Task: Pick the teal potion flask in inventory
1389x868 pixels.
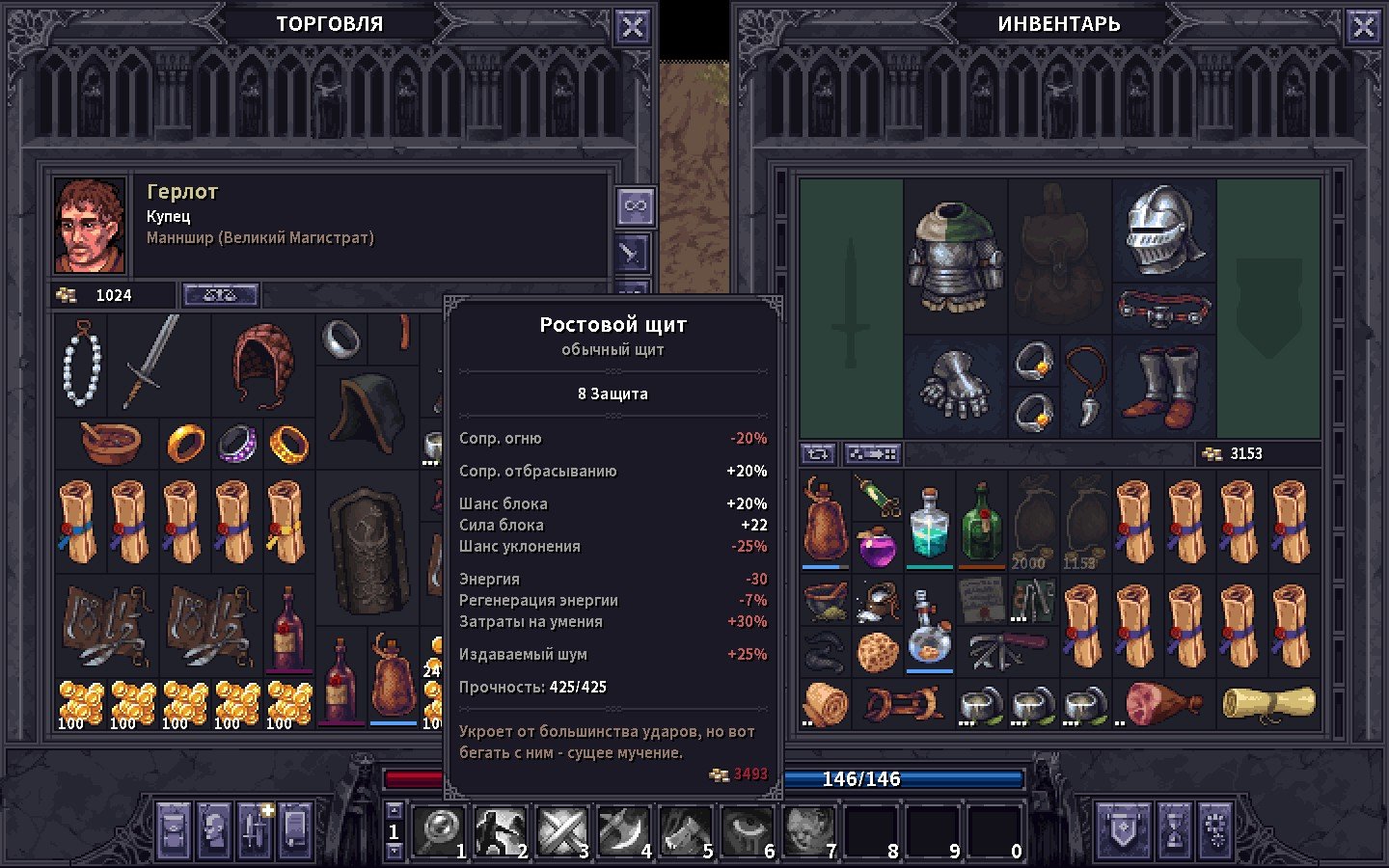Action: pos(930,526)
